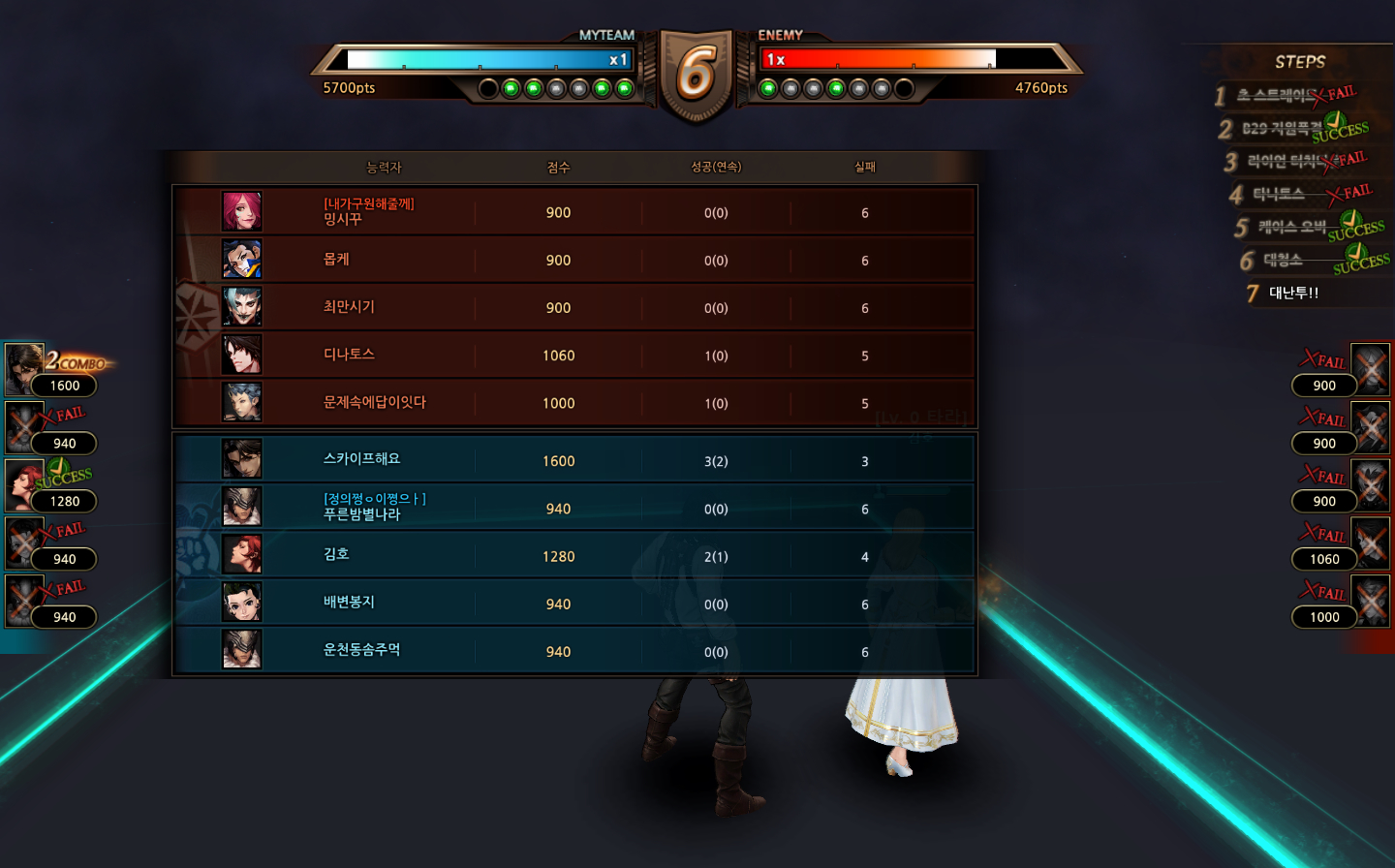Screen dimensions: 1395x868
Task: Select player row 운천동솜주먹
Action: point(573,651)
